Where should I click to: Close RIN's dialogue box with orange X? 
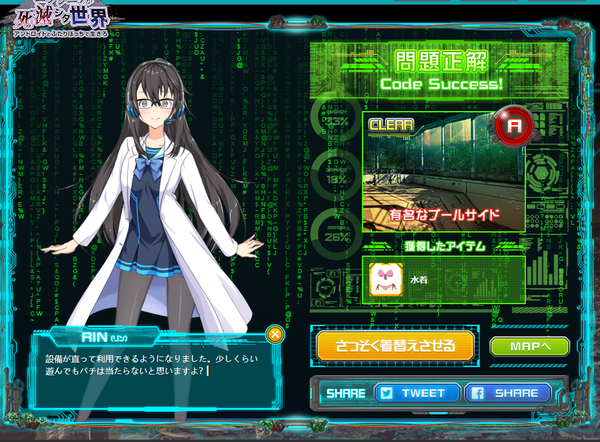pyautogui.click(x=275, y=335)
